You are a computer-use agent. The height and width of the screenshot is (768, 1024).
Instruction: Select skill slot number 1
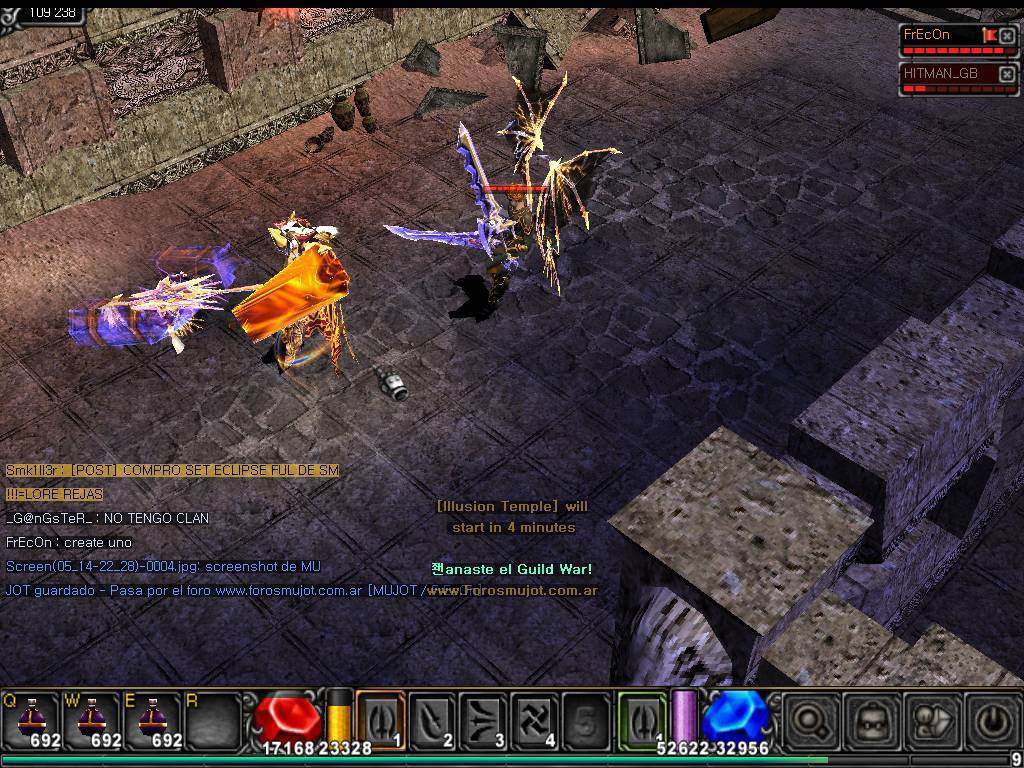[x=381, y=719]
